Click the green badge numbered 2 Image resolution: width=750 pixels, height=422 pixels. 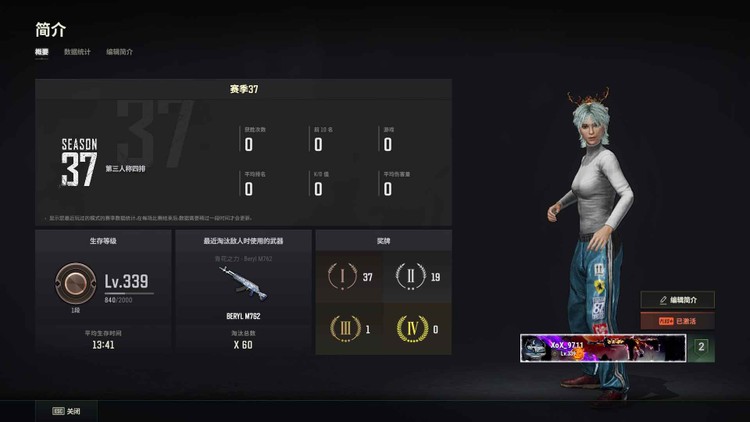coord(702,347)
